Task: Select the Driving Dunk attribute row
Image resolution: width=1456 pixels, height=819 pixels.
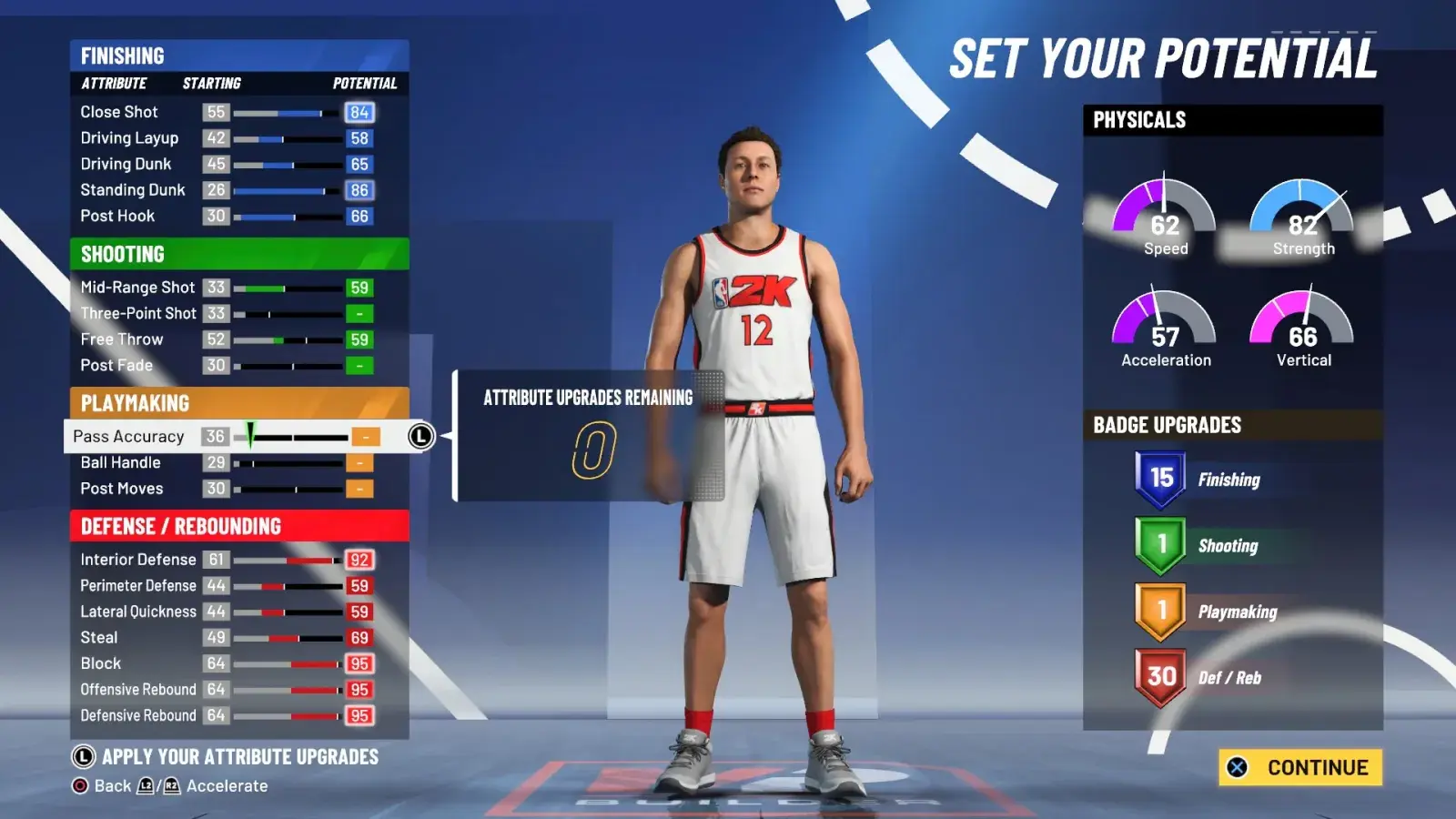Action: (x=227, y=165)
